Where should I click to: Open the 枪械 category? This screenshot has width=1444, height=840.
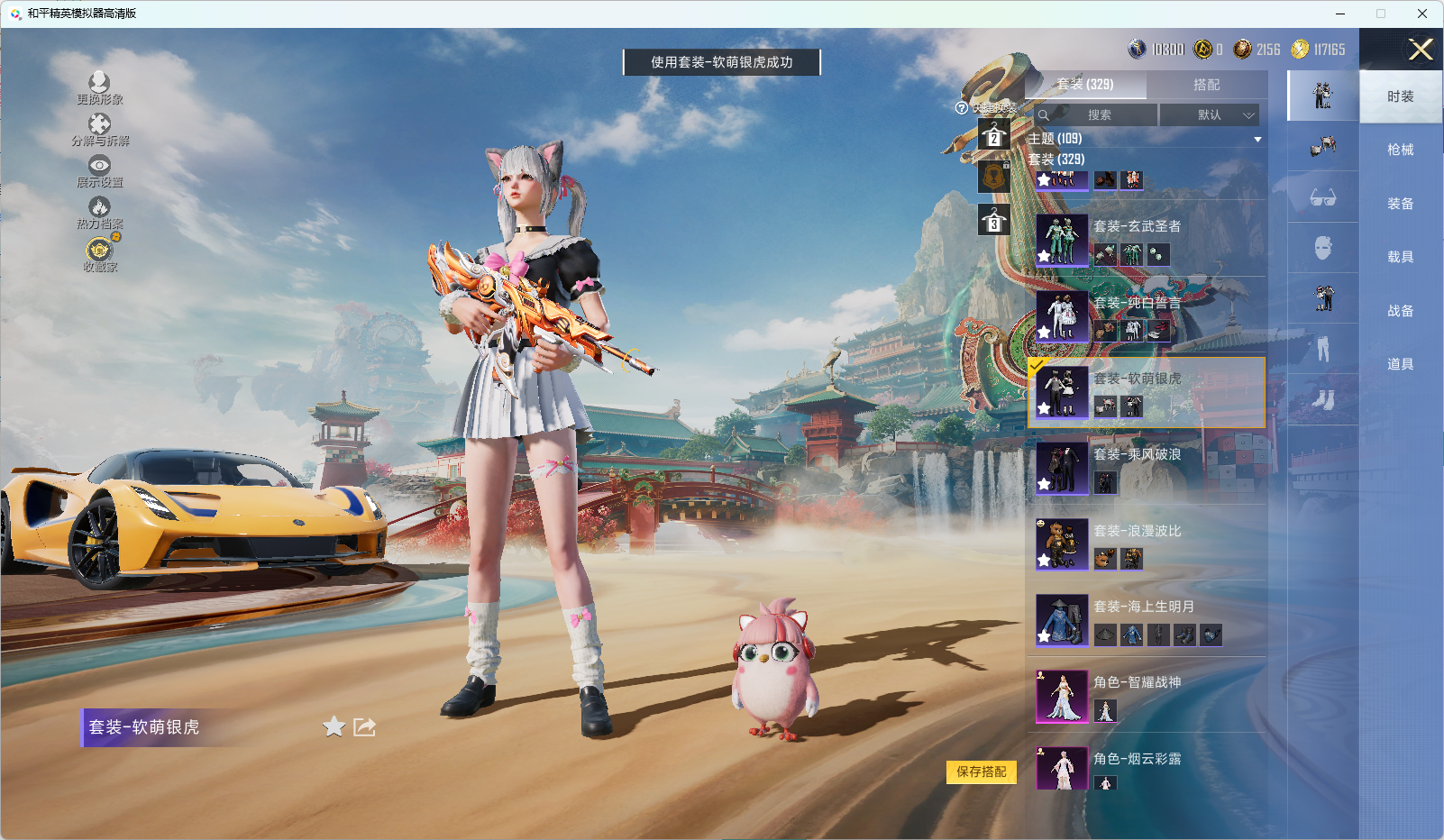(x=1400, y=150)
